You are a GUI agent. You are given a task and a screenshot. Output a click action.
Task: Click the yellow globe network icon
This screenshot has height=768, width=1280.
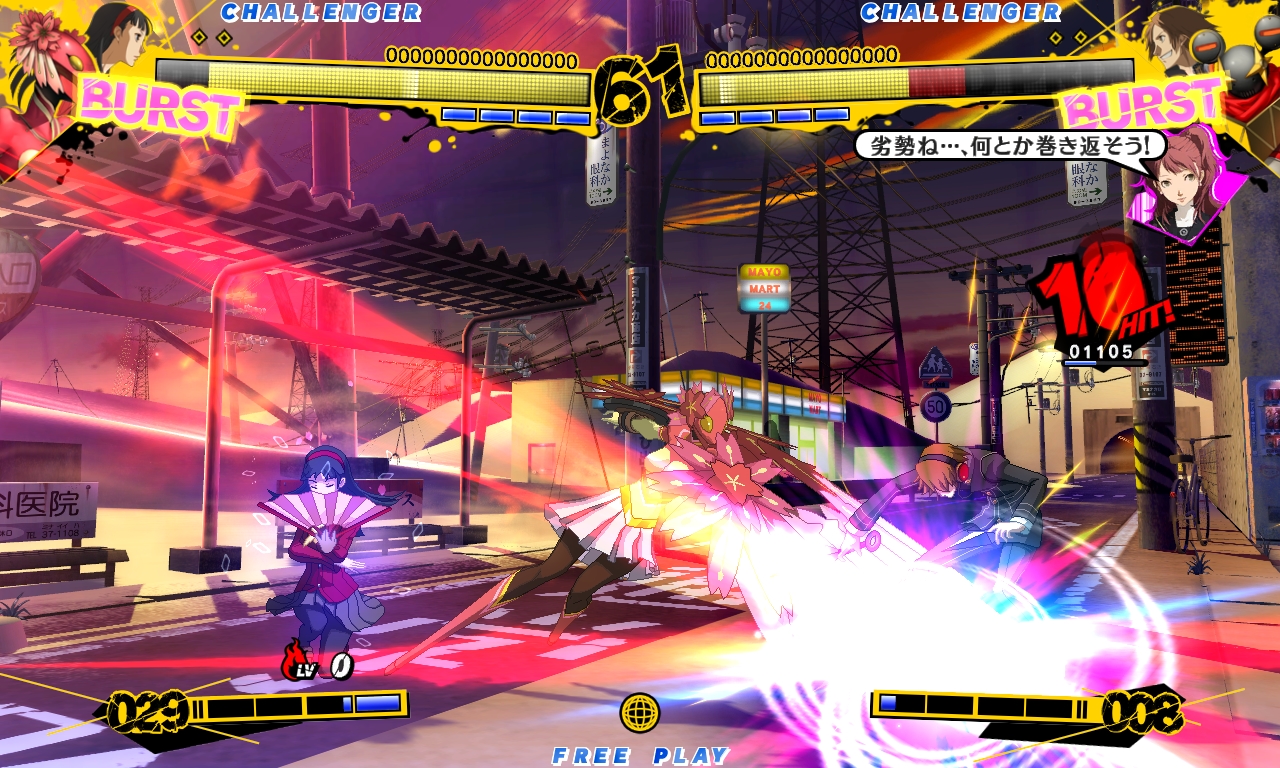tap(640, 712)
